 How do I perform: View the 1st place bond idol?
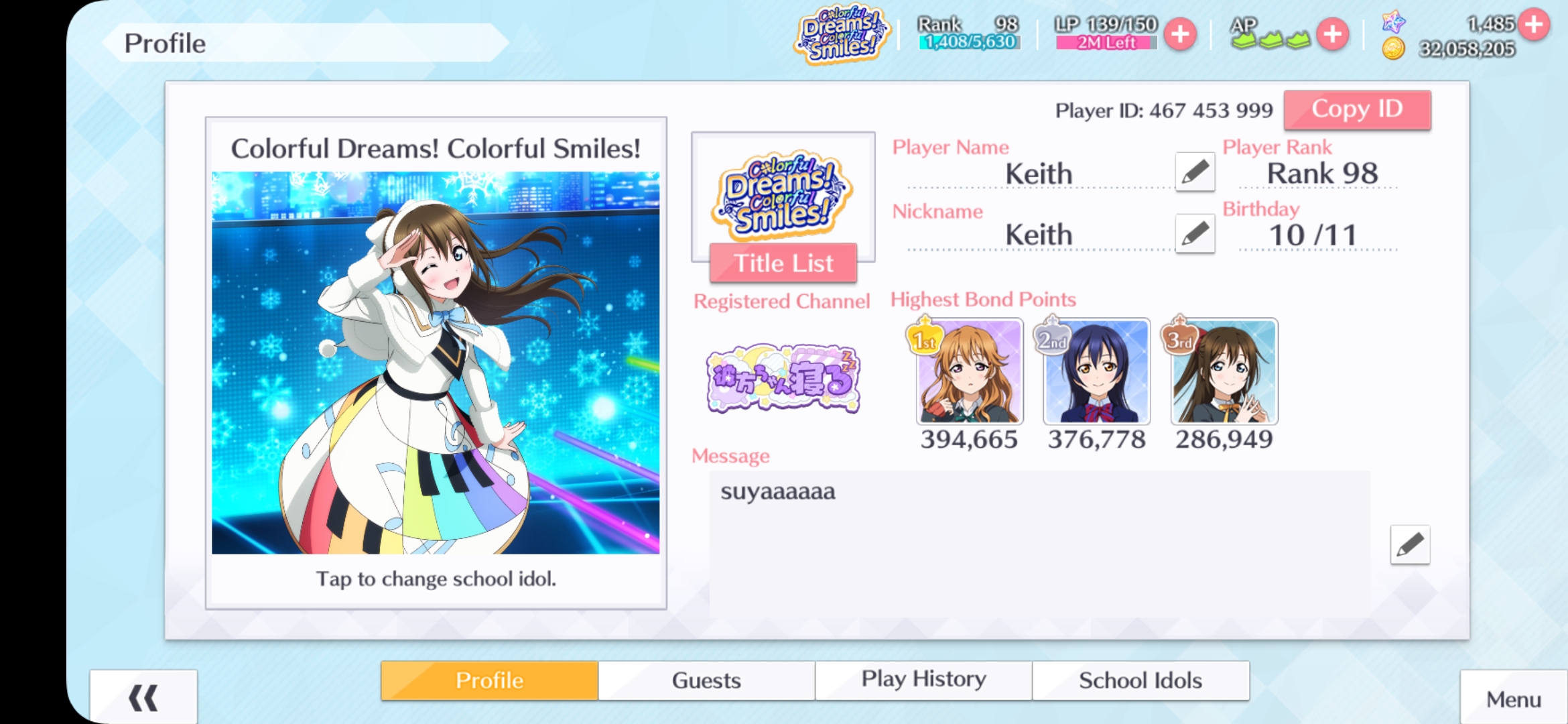(970, 371)
